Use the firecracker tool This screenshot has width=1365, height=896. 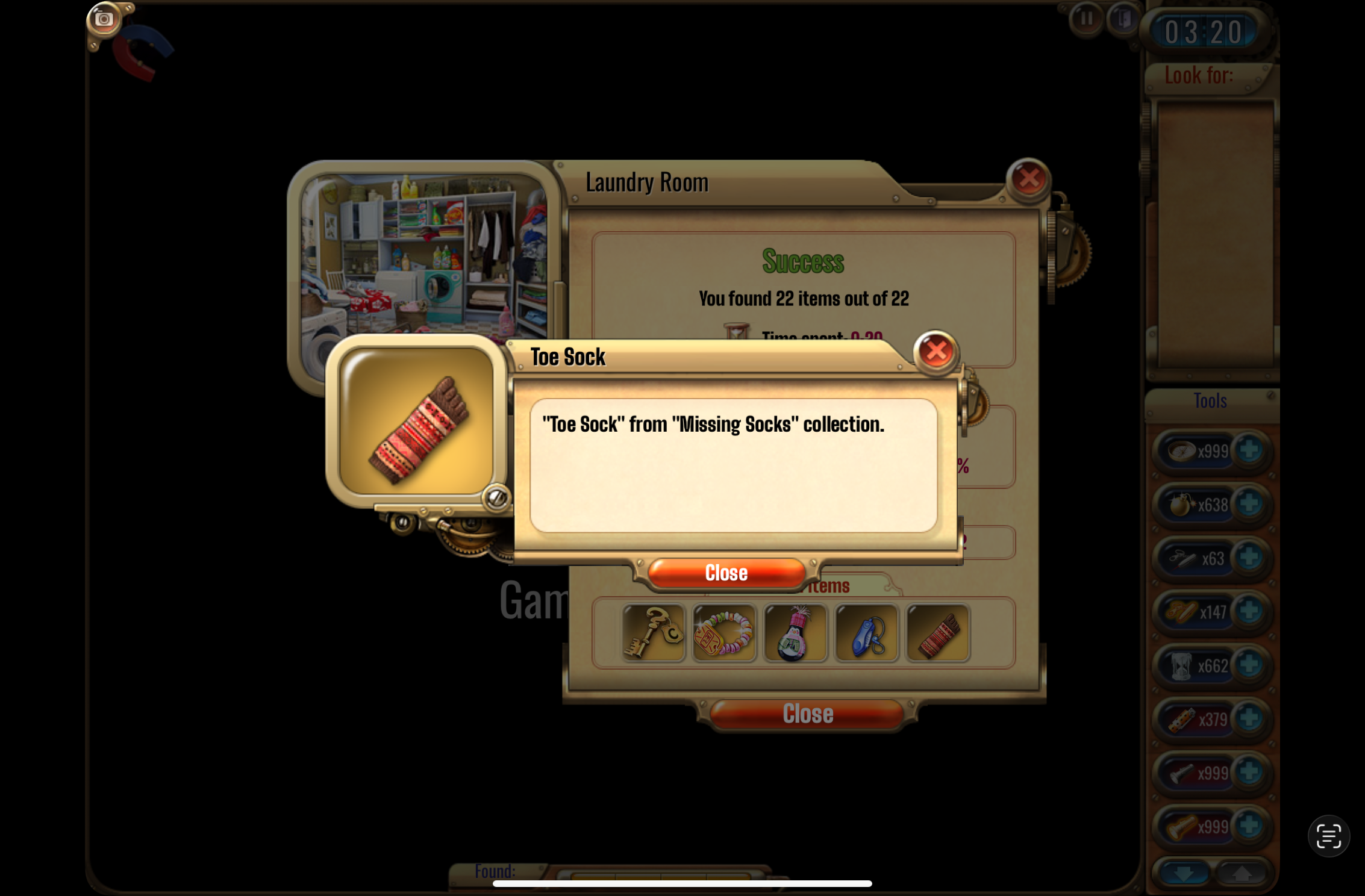click(1181, 720)
